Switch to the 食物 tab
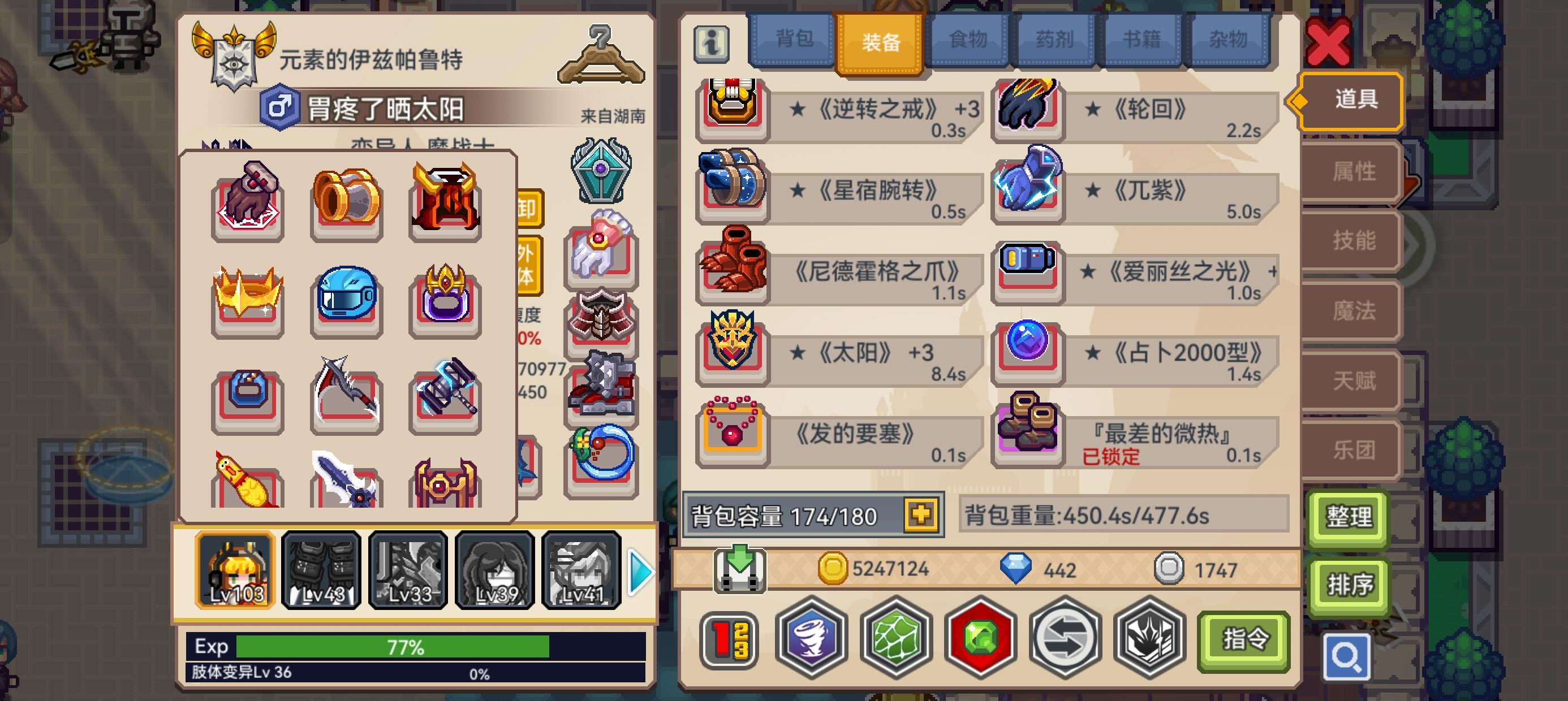Screen dimensions: 1568x701 point(967,38)
